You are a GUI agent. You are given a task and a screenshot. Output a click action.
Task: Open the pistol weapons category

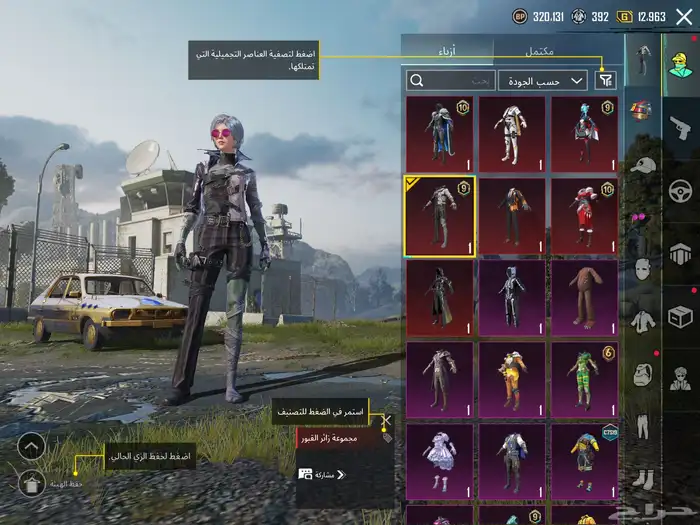(x=680, y=127)
